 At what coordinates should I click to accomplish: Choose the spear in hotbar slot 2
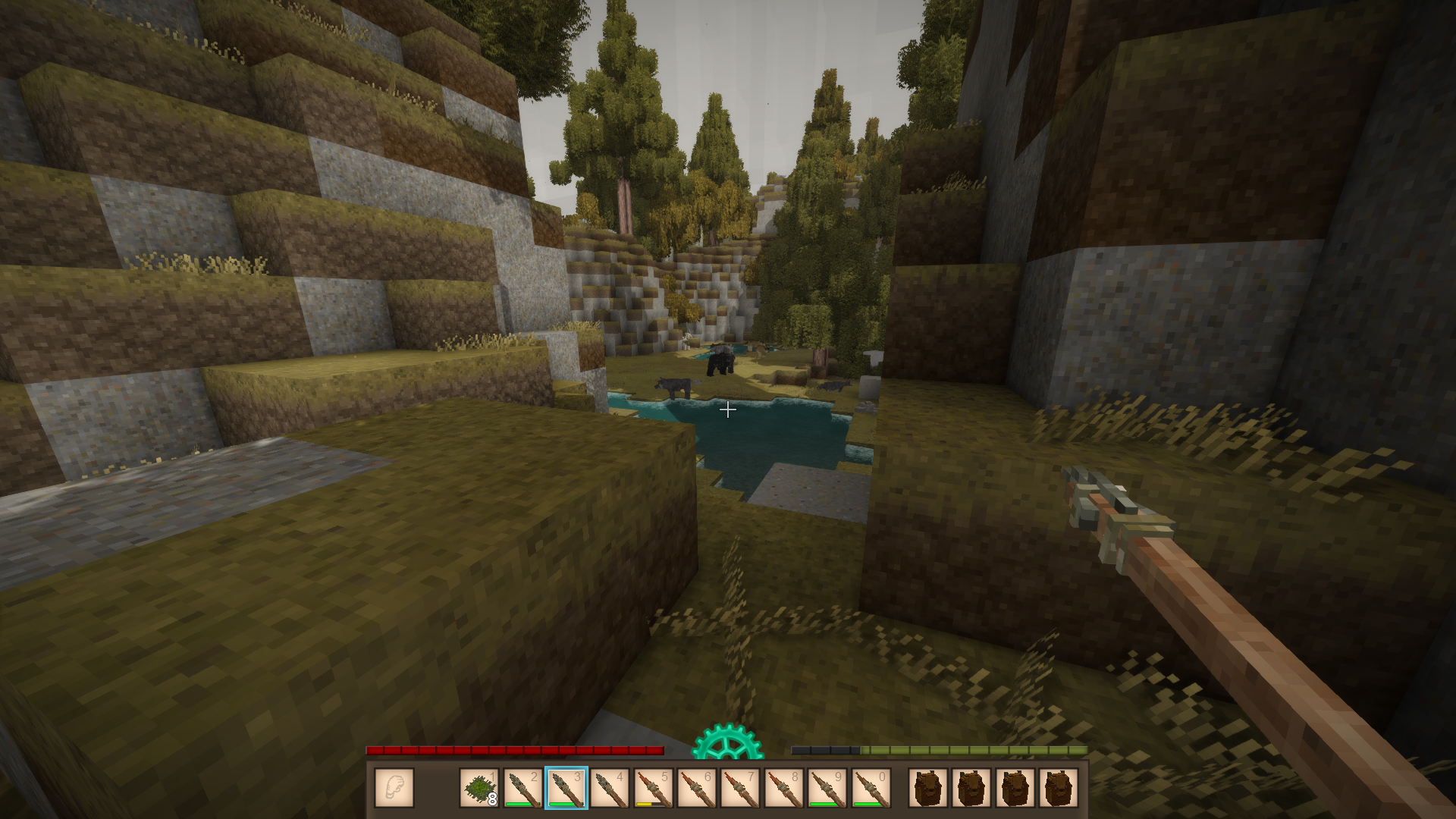click(523, 788)
